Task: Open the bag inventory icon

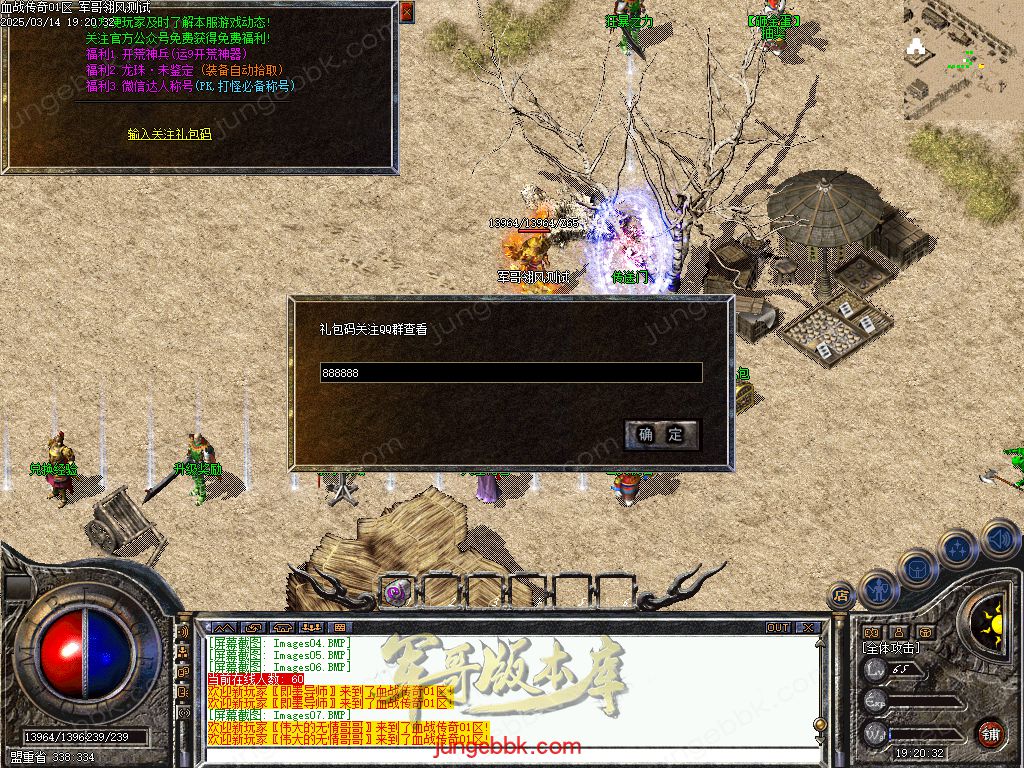Action: pos(917,568)
